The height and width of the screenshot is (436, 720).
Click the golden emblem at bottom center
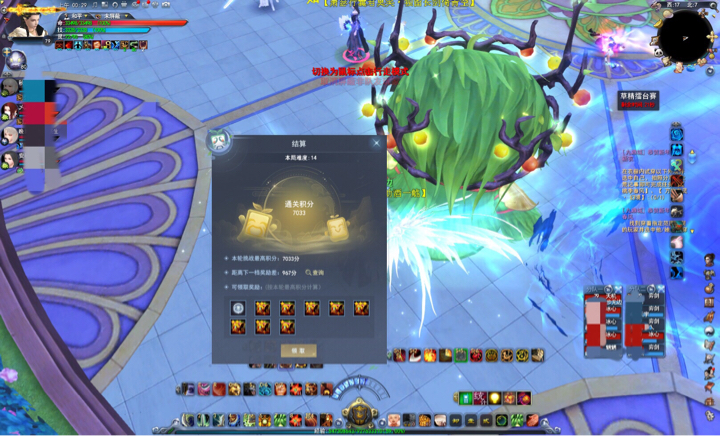(359, 411)
